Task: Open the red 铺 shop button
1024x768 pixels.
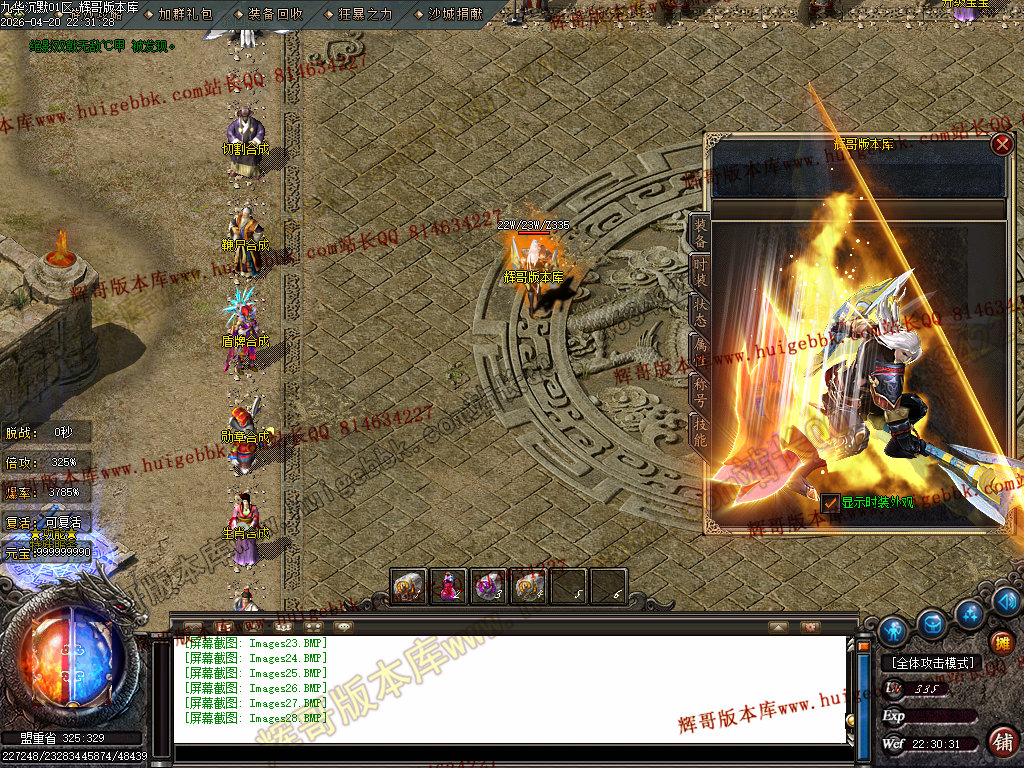Action: coord(1002,741)
